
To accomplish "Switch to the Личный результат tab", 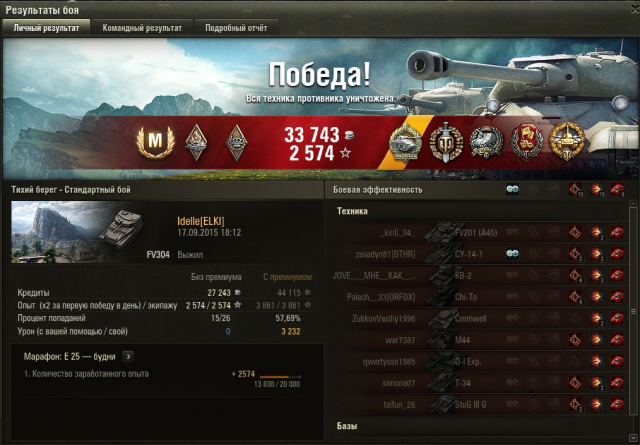I will 45,28.
